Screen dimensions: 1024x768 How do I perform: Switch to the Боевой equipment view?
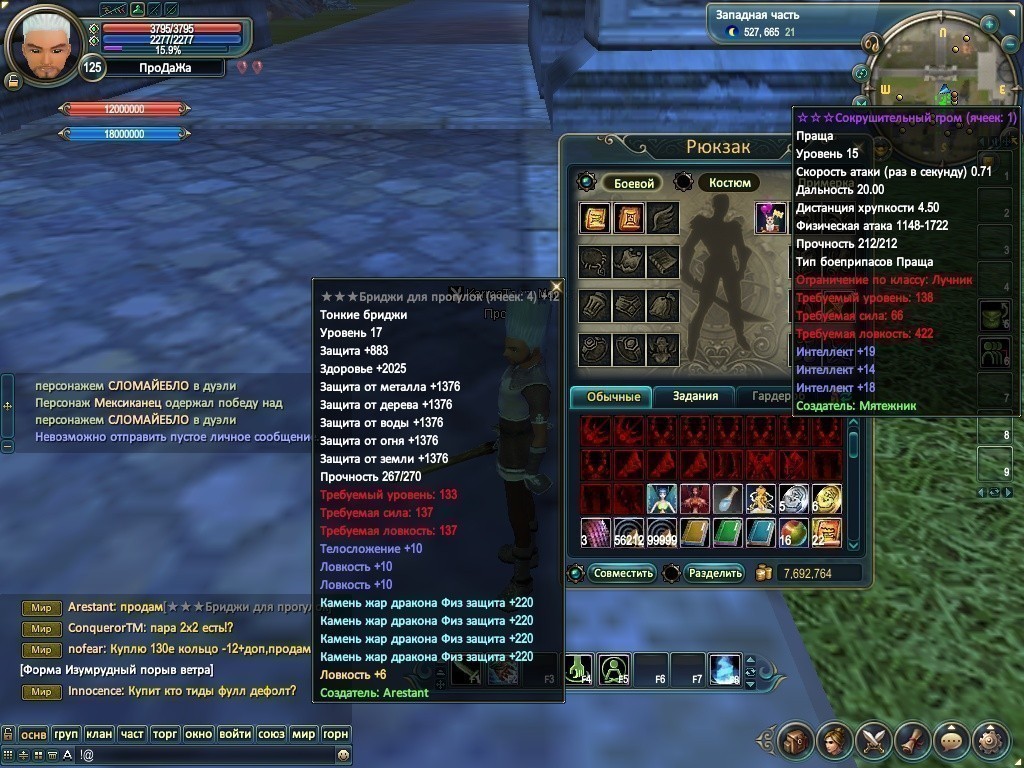[x=633, y=184]
